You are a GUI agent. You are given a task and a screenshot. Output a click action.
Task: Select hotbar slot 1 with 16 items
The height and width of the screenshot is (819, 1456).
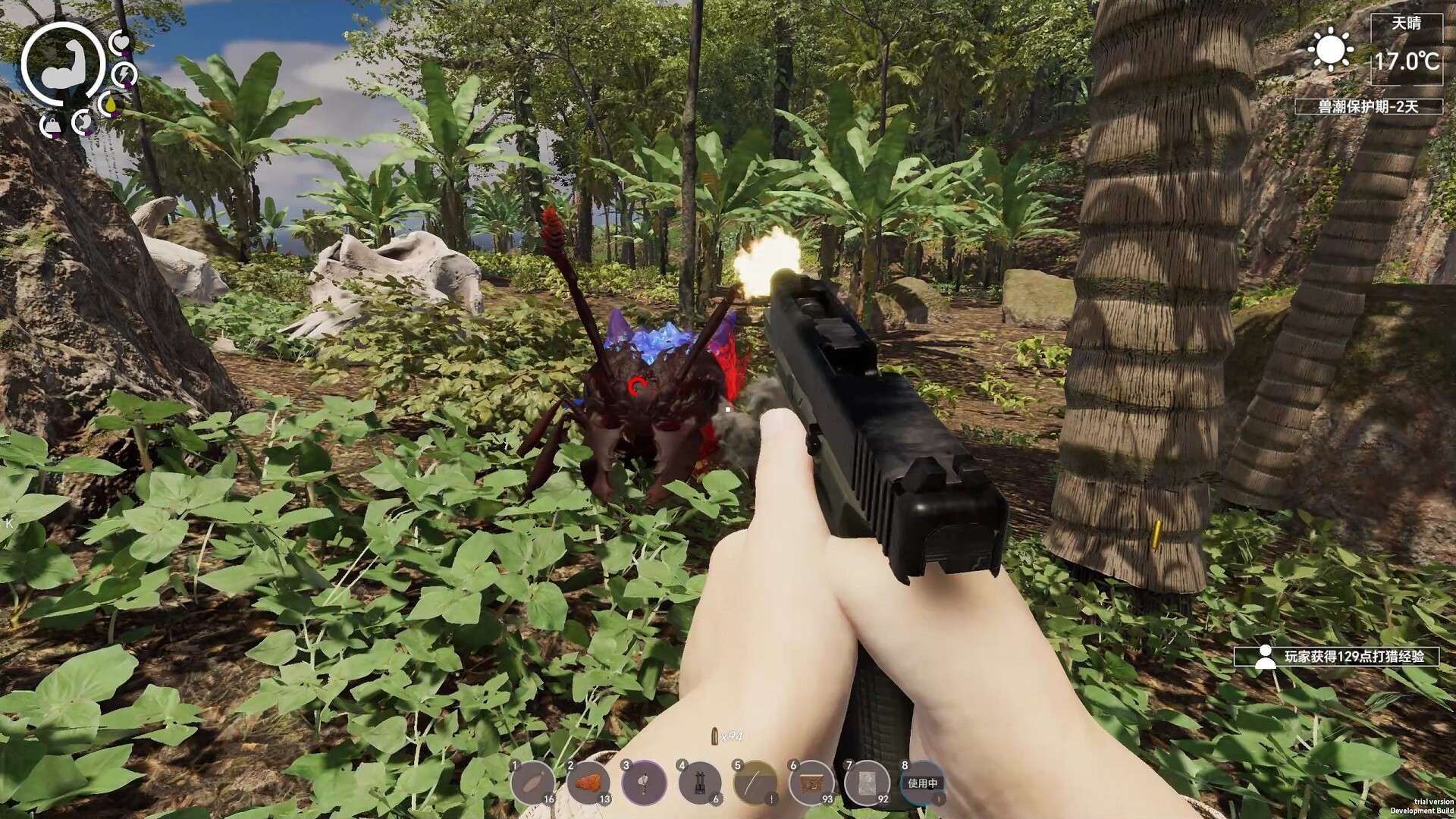532,782
